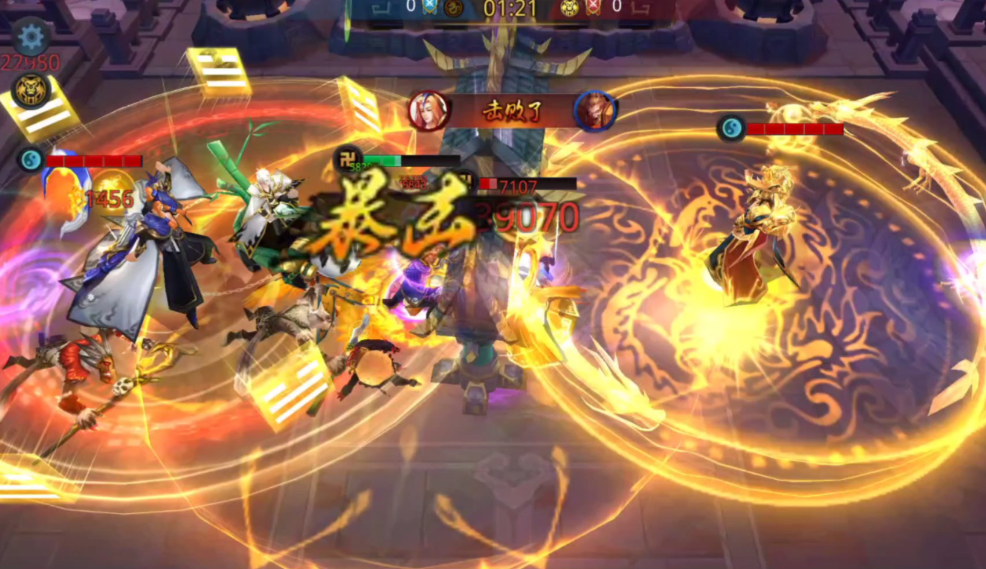Open the gear settings menu
986x569 pixels.
point(32,38)
